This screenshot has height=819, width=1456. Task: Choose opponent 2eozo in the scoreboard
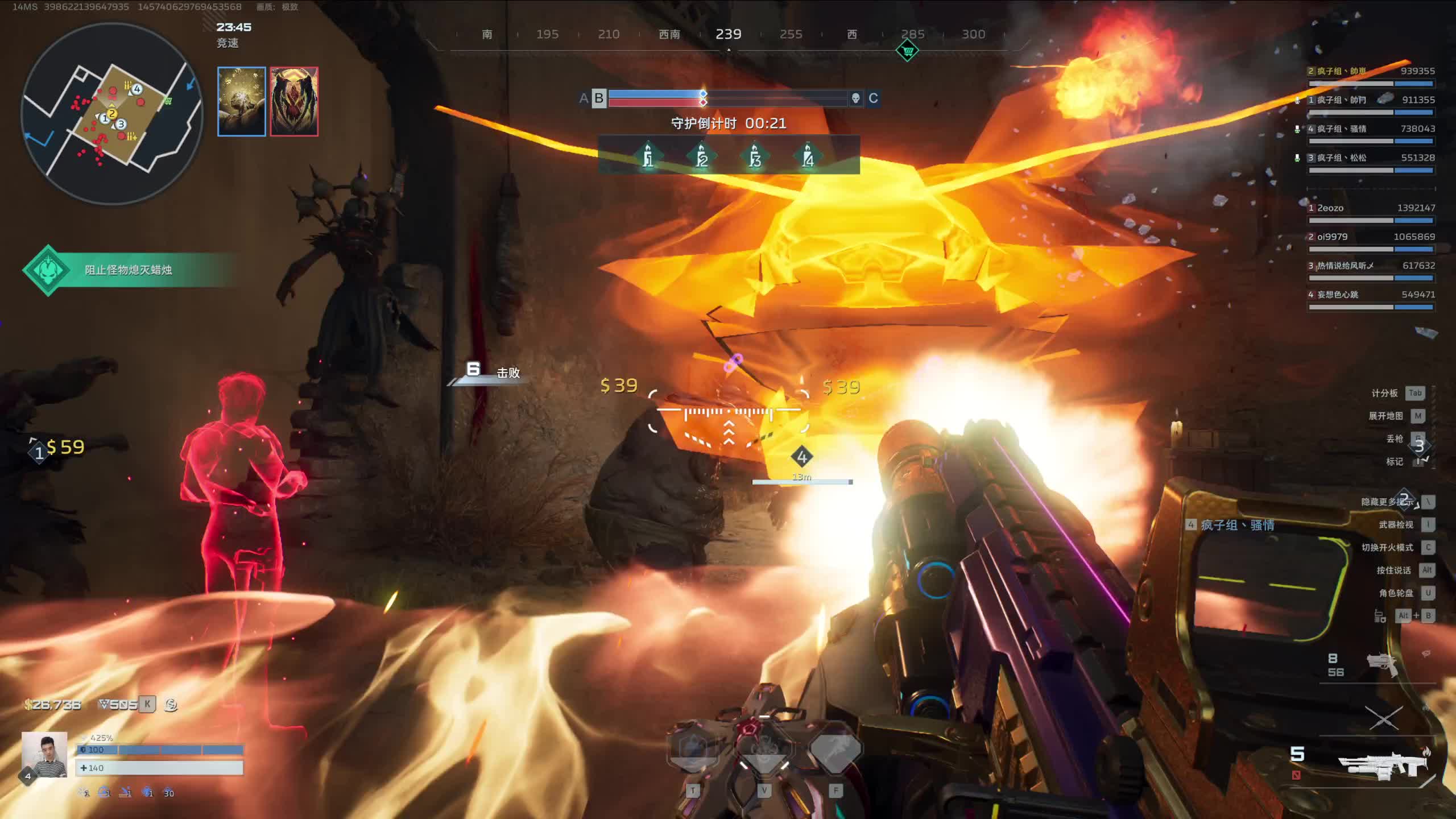[x=1371, y=209]
